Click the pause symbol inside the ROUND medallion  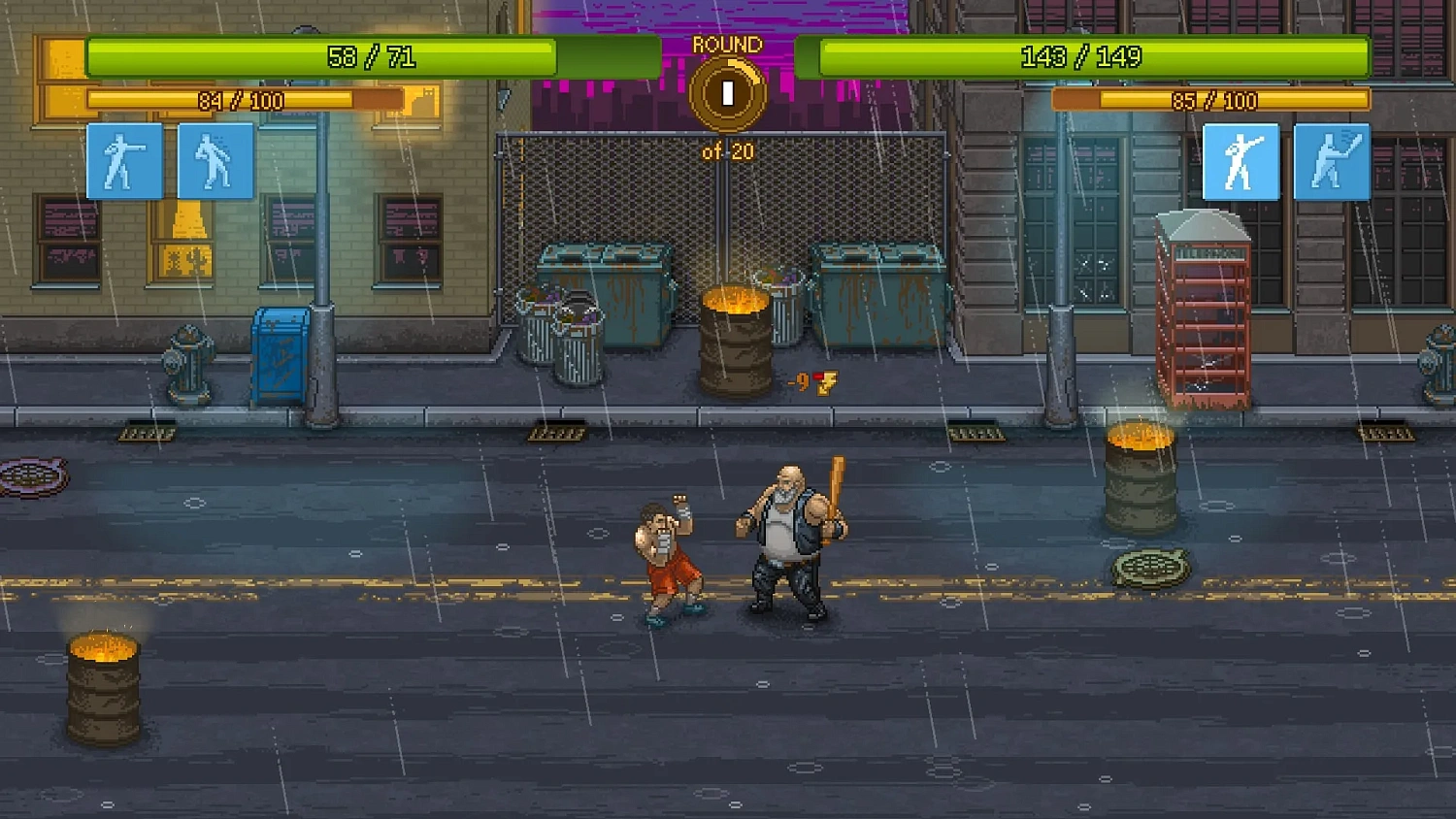[726, 92]
